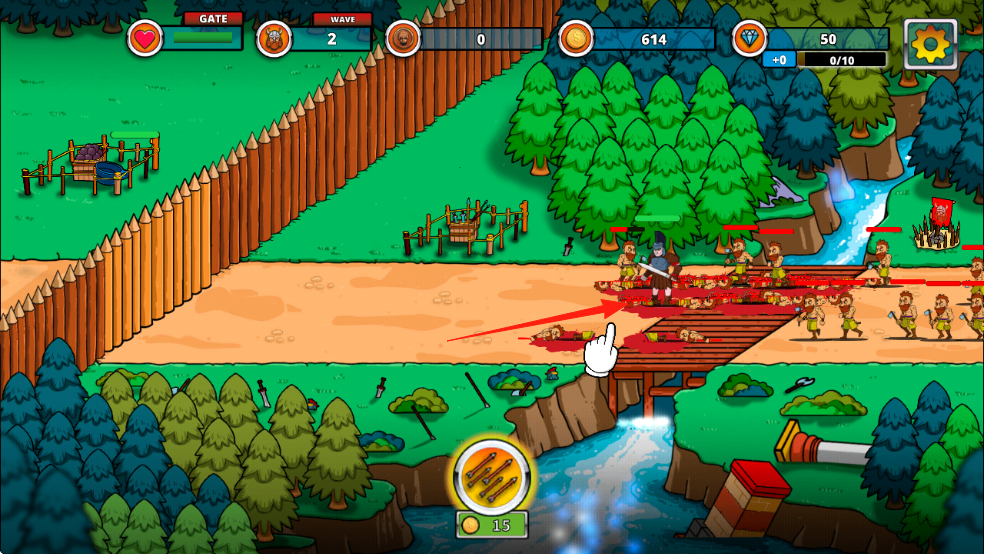The image size is (984, 554).
Task: Open the settings gear menu
Action: (x=930, y=43)
